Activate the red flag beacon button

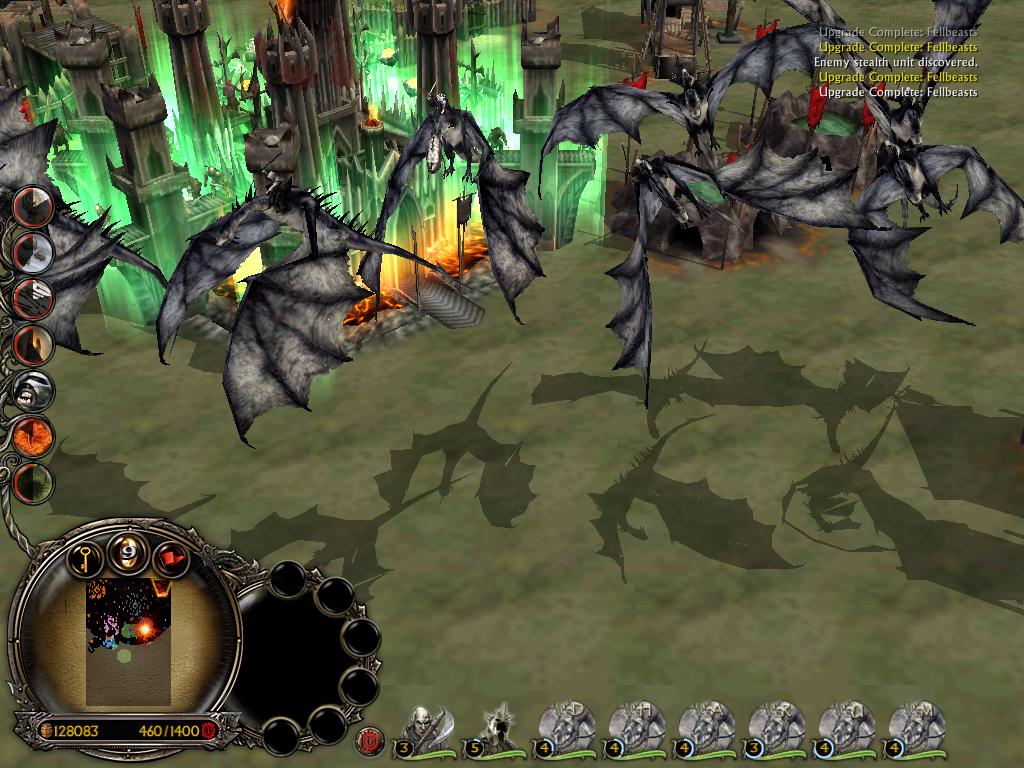click(168, 556)
